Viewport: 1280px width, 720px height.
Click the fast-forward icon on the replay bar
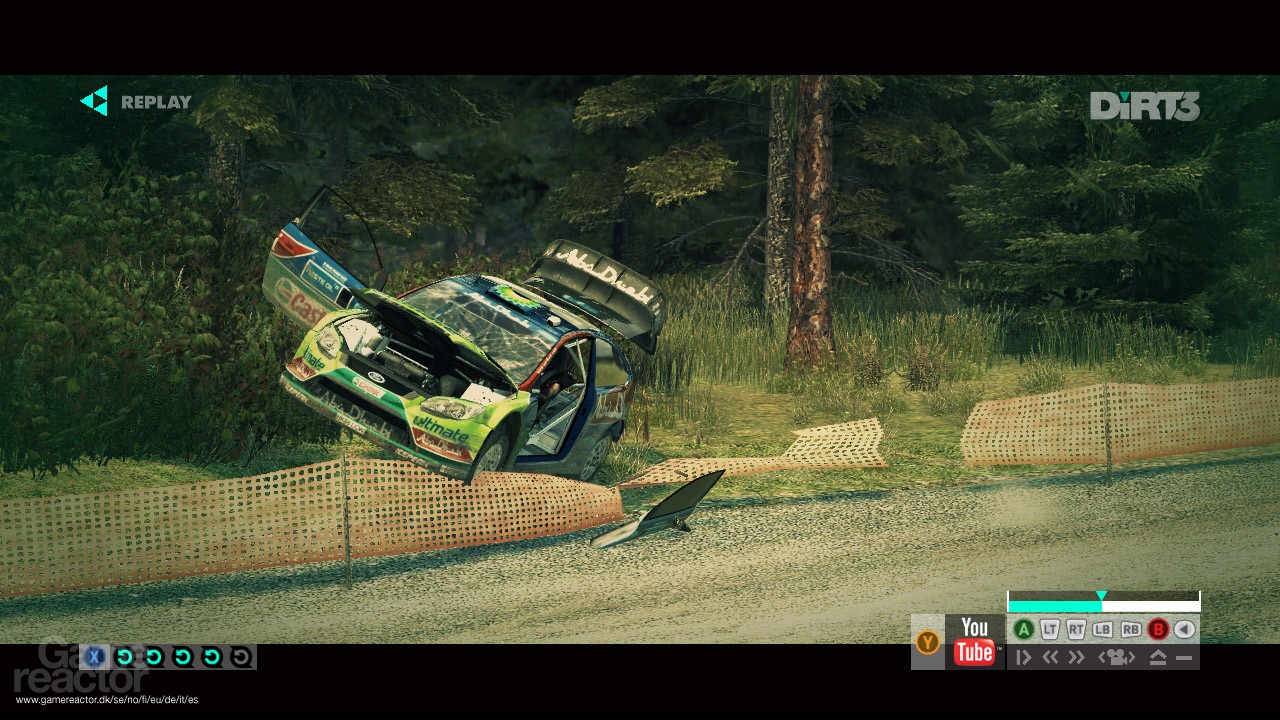click(1078, 657)
